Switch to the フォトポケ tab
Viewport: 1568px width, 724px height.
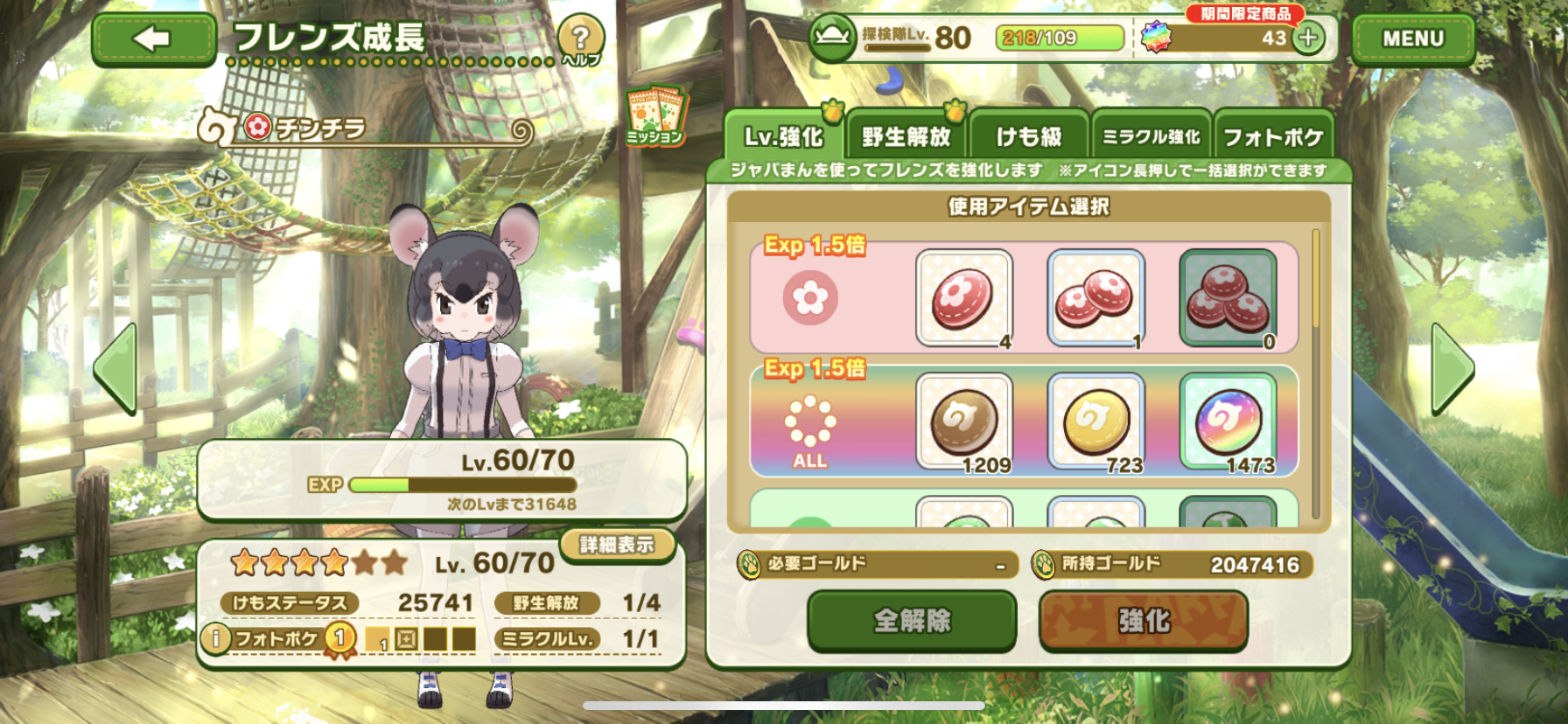click(1273, 137)
